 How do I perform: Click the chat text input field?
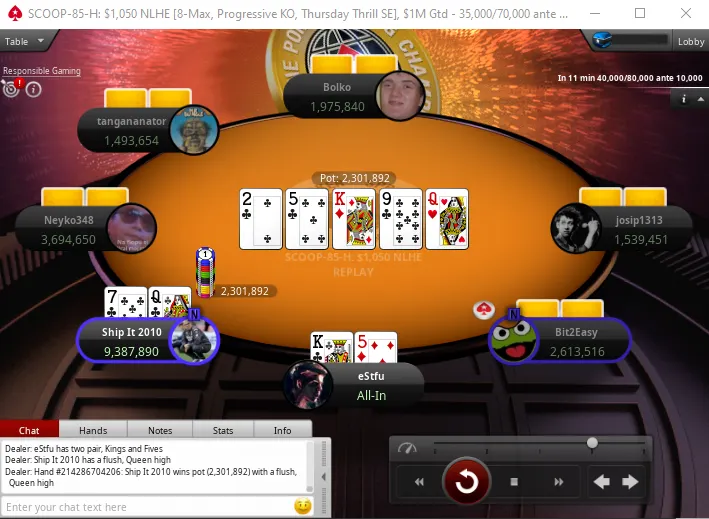point(145,507)
